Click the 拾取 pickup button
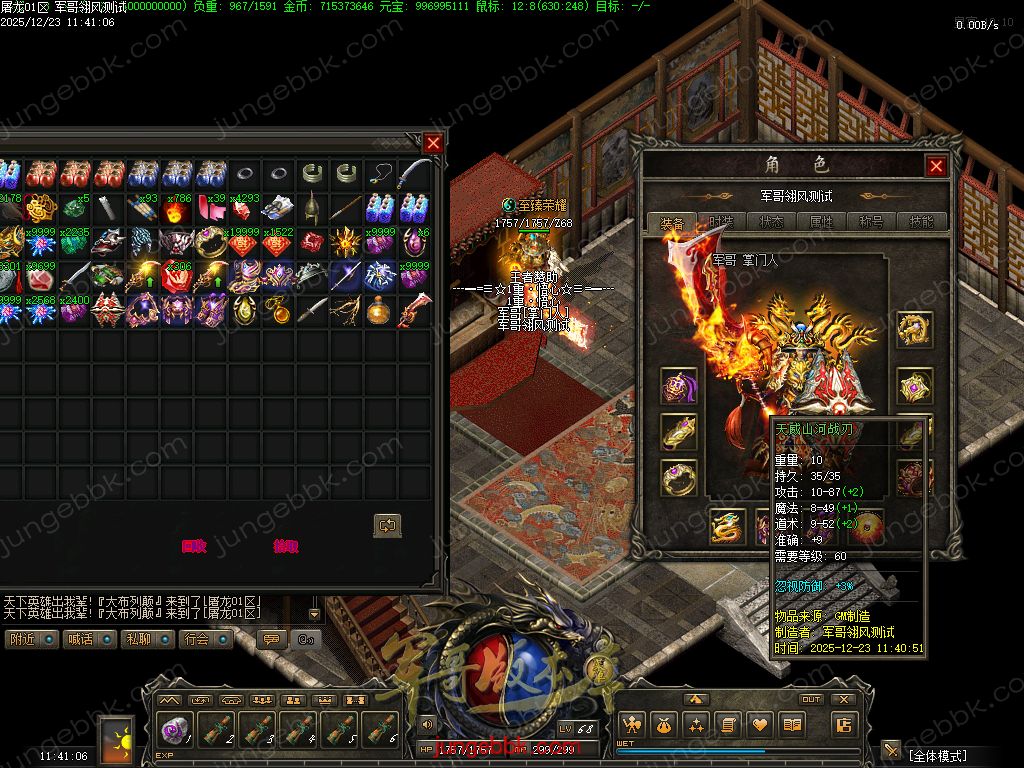Viewport: 1024px width, 768px height. 285,546
